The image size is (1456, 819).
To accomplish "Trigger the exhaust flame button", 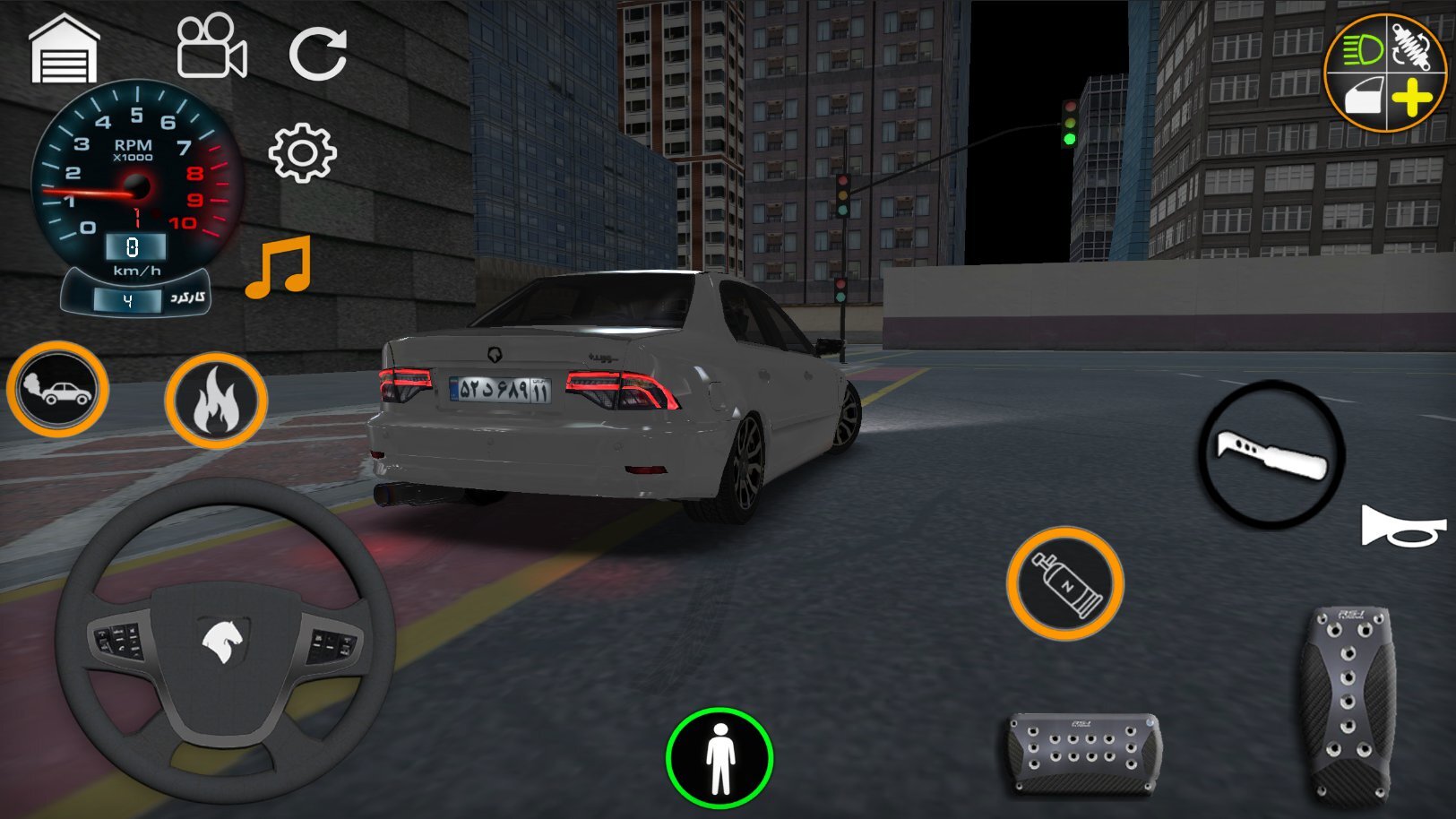I will (216, 401).
